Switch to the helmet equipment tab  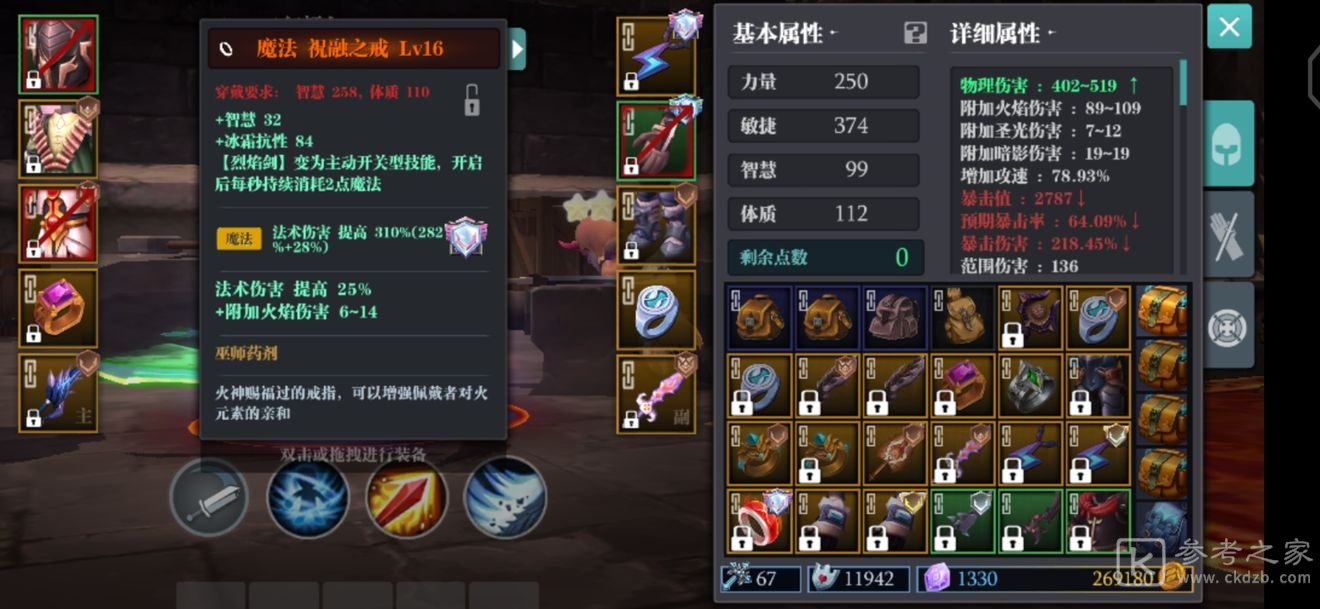tap(1228, 144)
